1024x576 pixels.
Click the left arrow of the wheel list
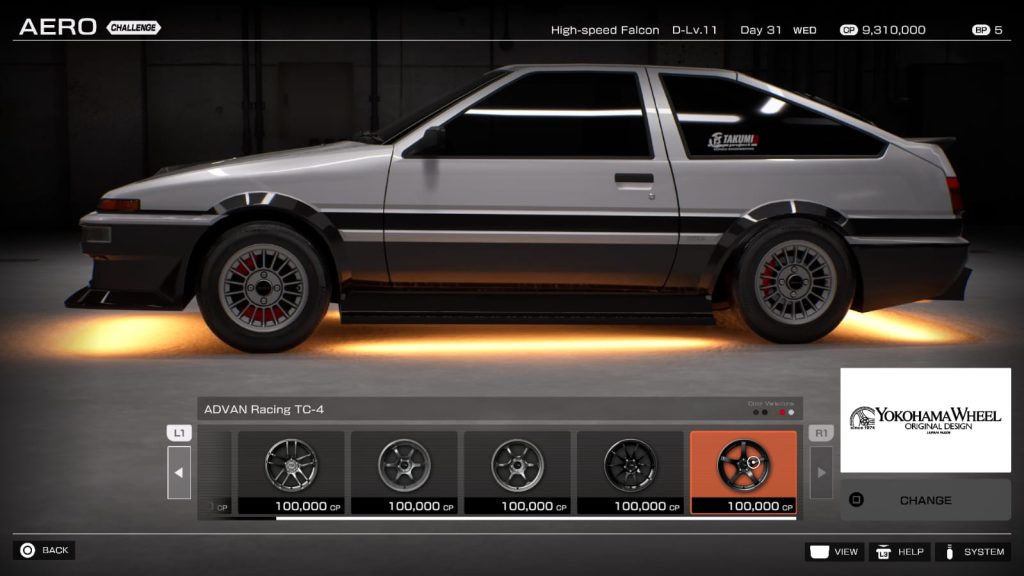coord(179,472)
